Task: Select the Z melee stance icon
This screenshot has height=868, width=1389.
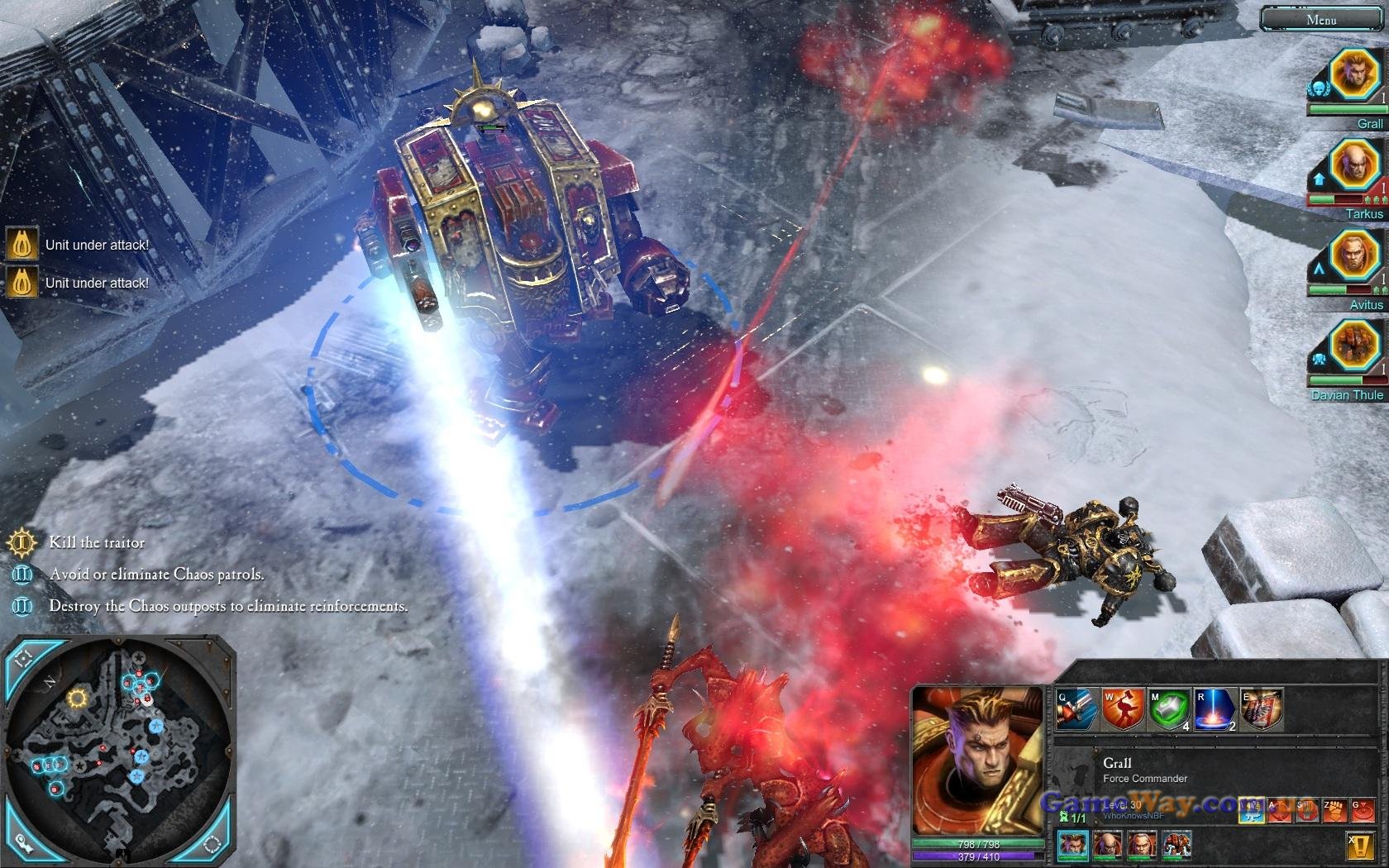Action: click(x=1333, y=810)
